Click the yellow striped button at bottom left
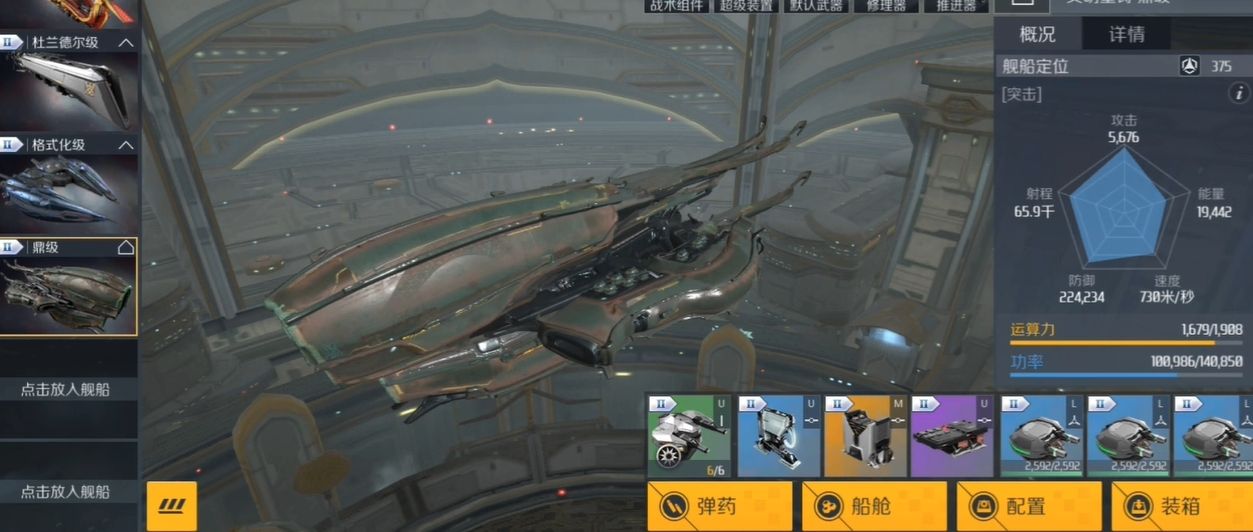The image size is (1253, 532). (171, 506)
